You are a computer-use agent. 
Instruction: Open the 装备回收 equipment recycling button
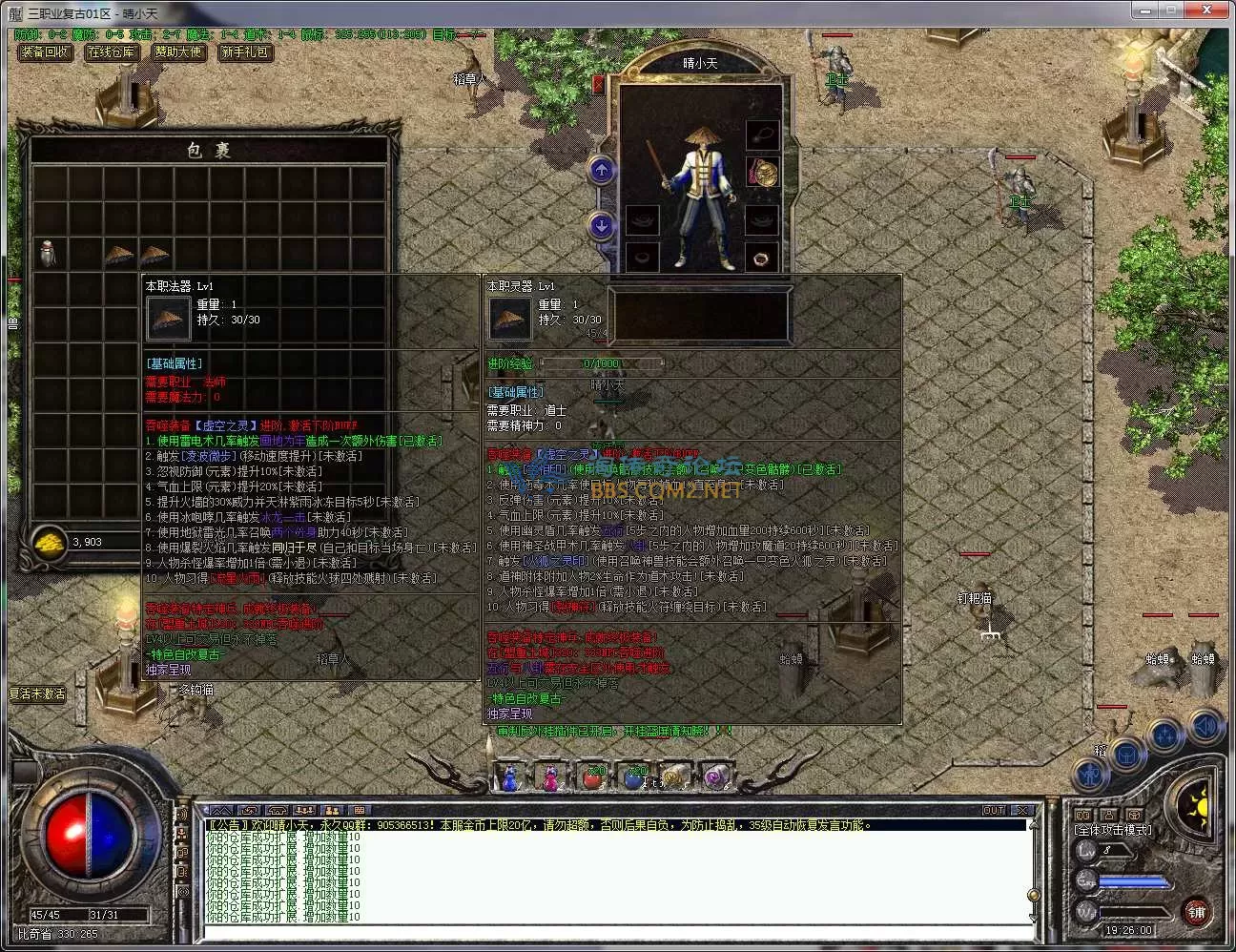(45, 52)
